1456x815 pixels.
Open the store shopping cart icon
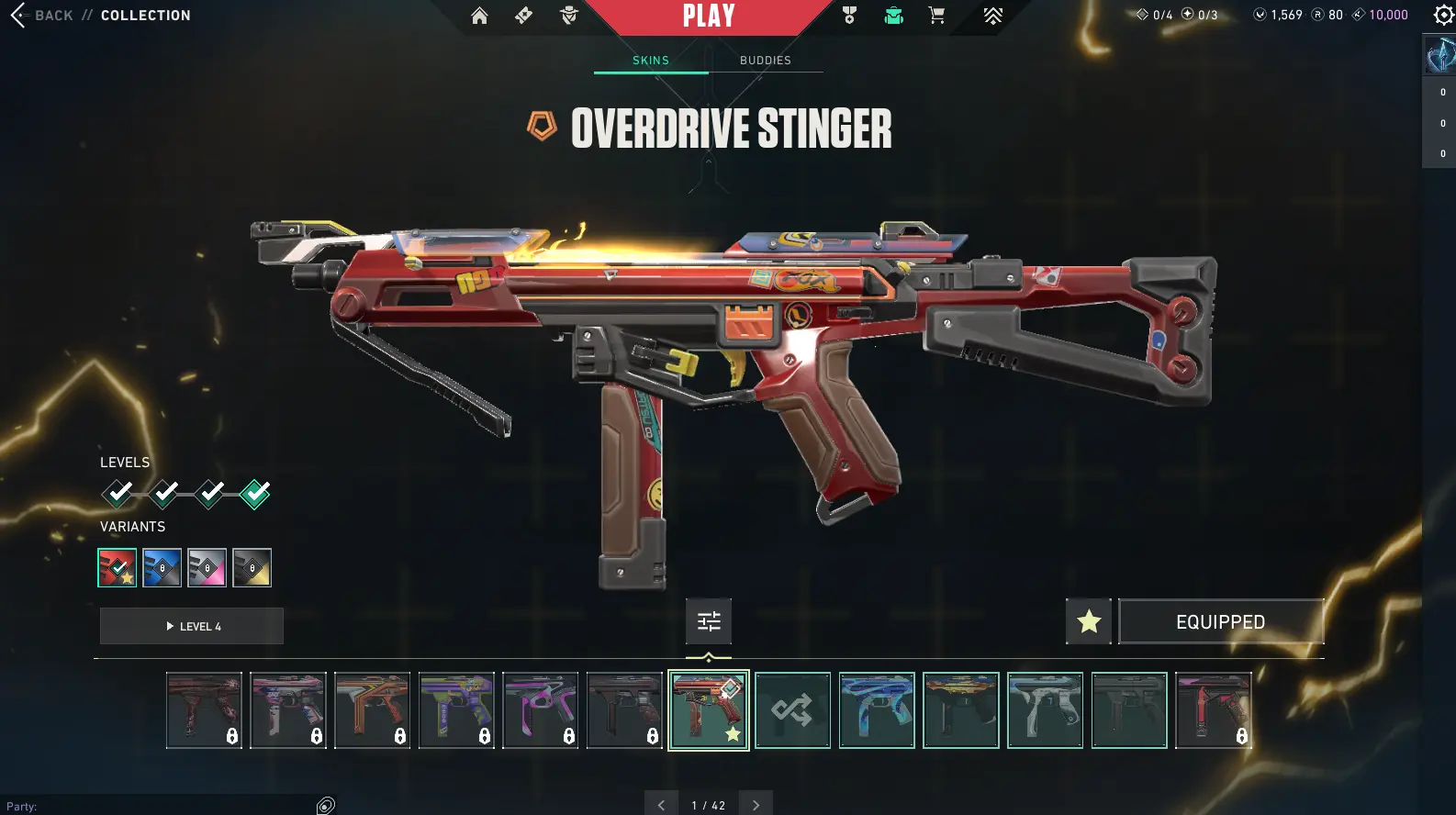coord(936,16)
